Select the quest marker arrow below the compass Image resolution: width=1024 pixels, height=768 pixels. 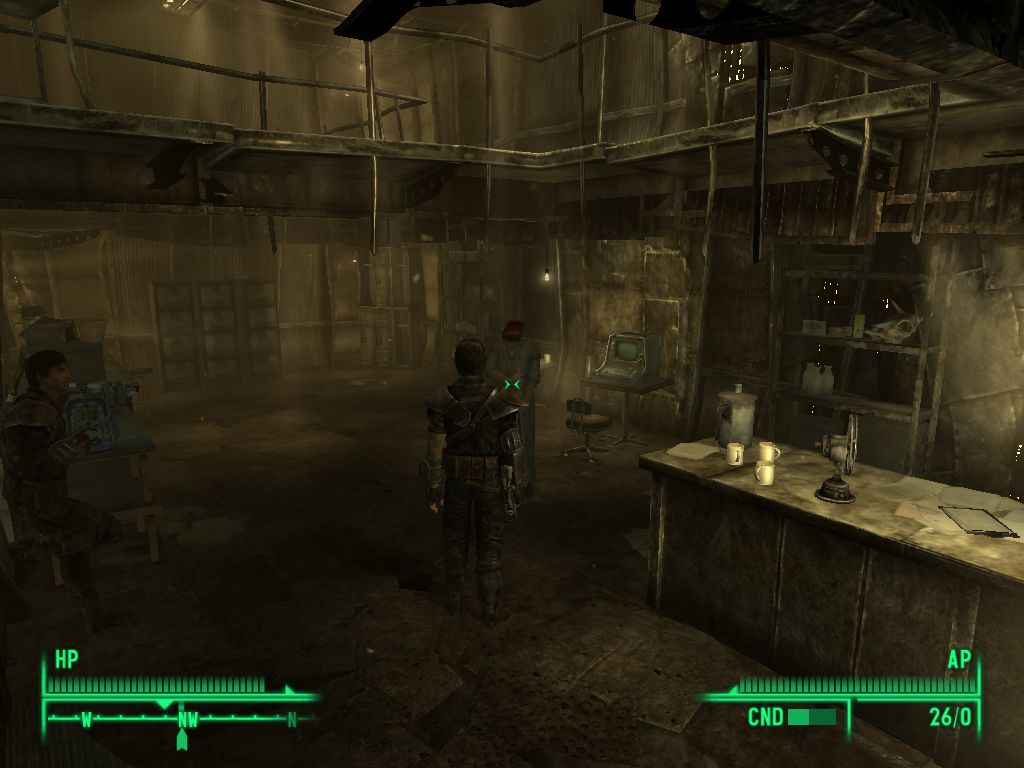pos(182,741)
